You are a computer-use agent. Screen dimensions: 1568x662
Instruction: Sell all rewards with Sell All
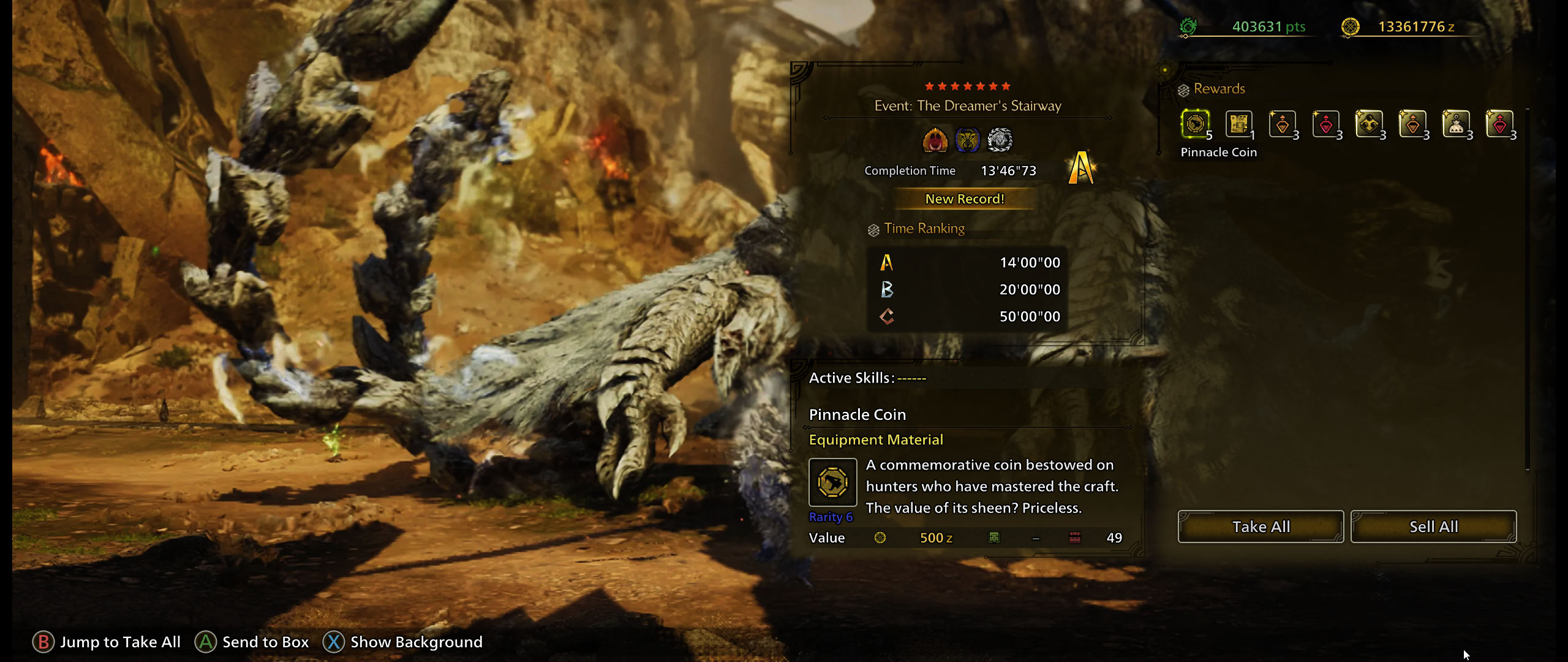point(1433,527)
